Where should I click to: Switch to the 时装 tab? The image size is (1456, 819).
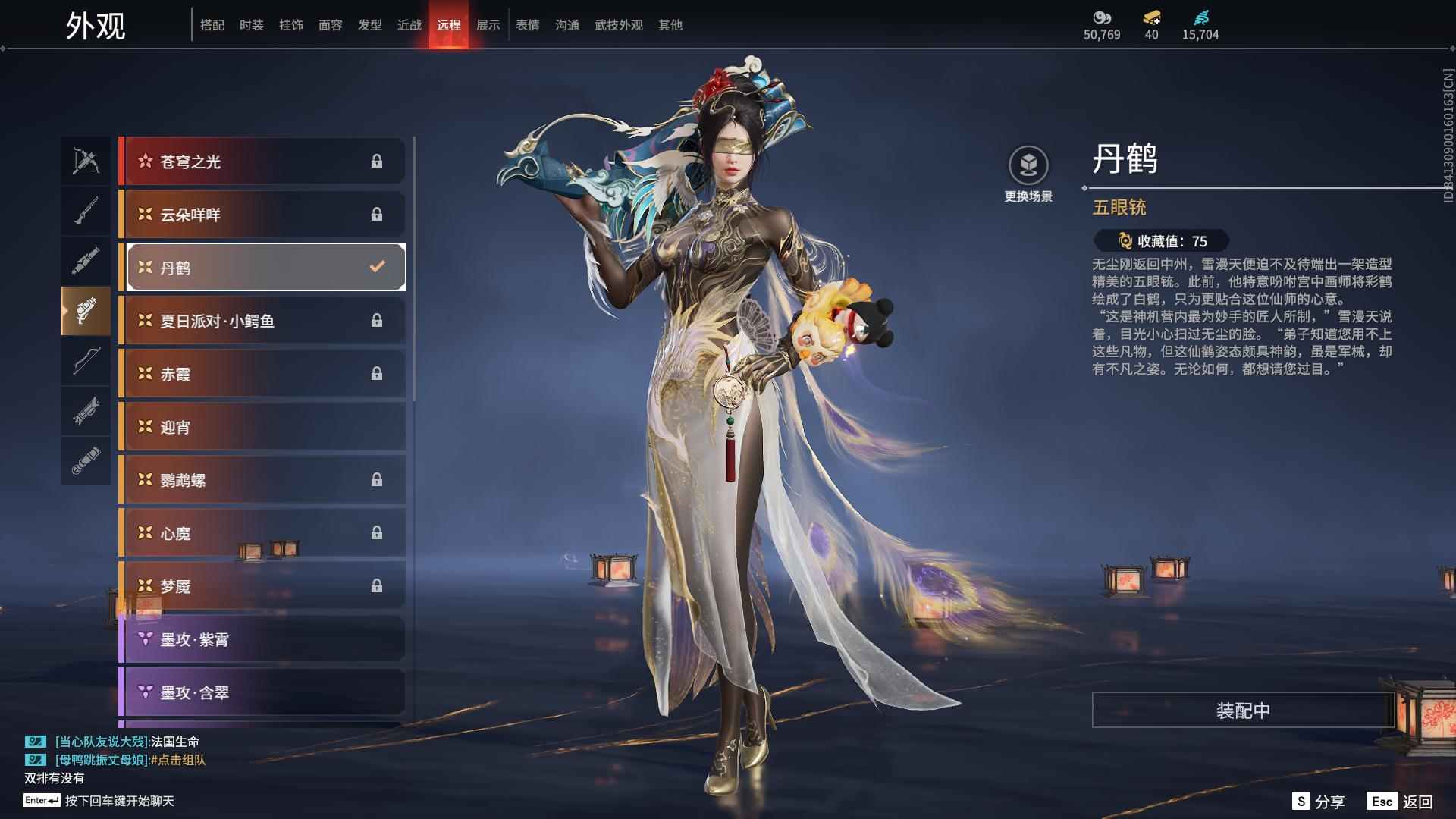[x=252, y=24]
